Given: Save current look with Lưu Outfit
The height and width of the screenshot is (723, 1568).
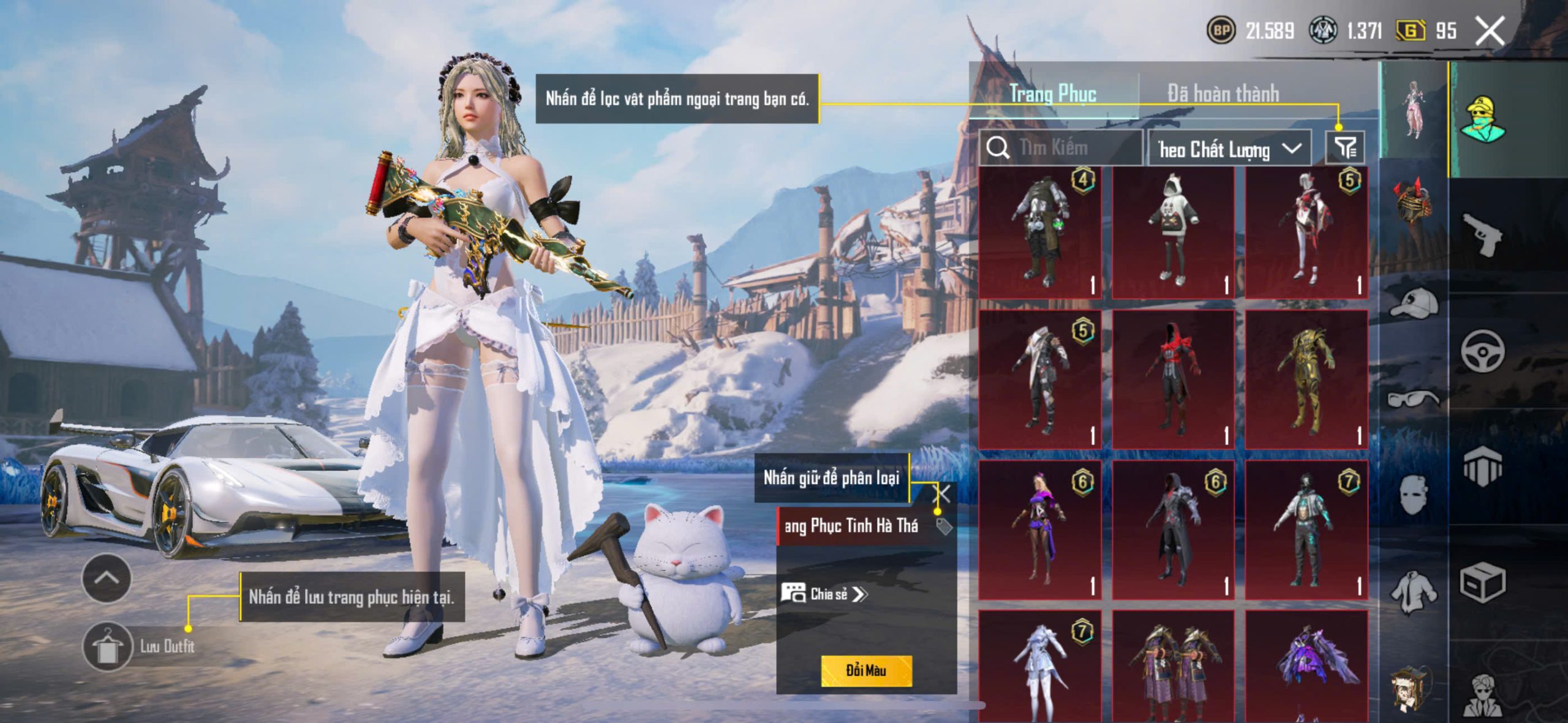Looking at the screenshot, I should 108,646.
